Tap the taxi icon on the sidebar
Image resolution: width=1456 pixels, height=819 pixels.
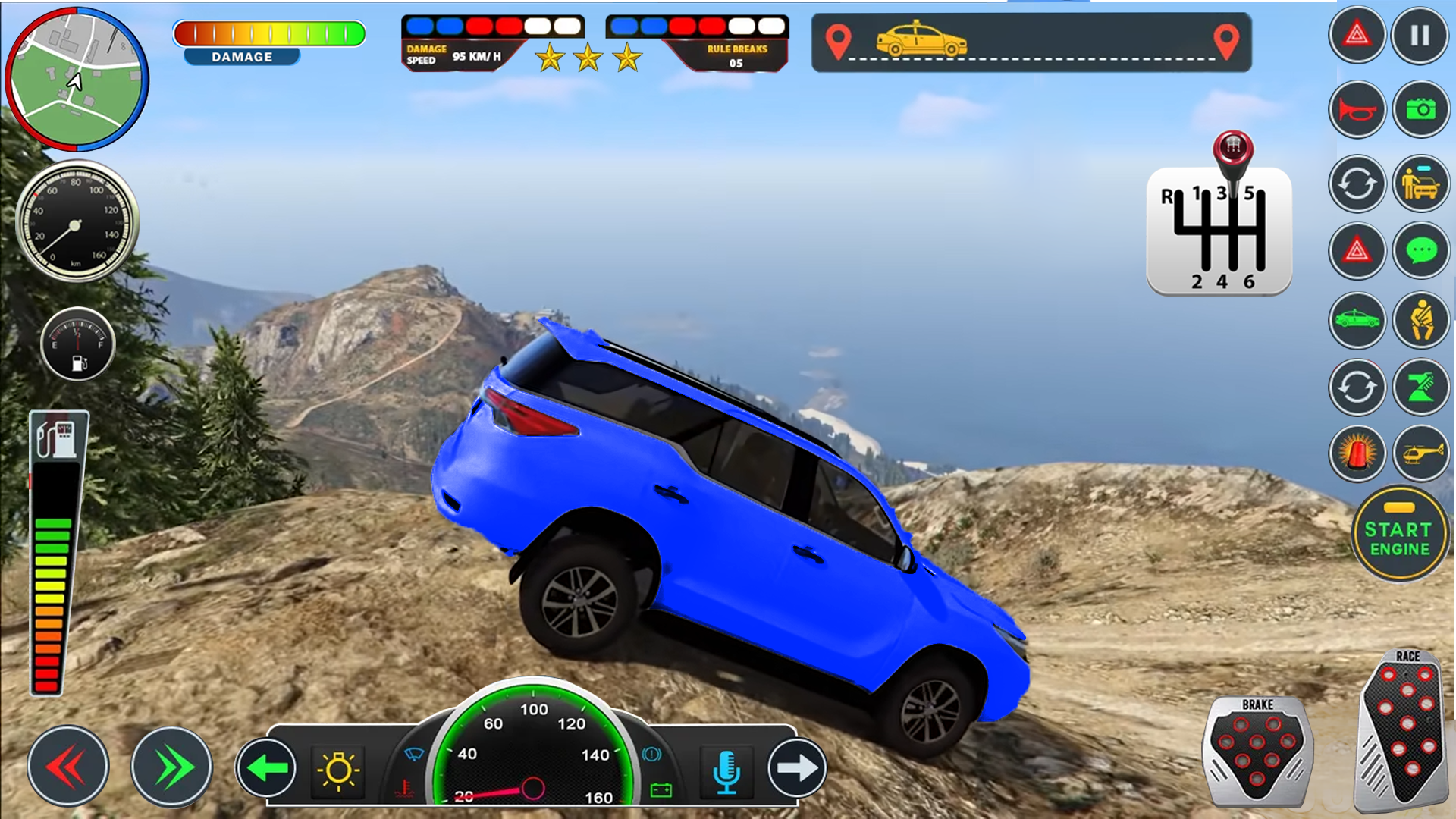pyautogui.click(x=1357, y=320)
